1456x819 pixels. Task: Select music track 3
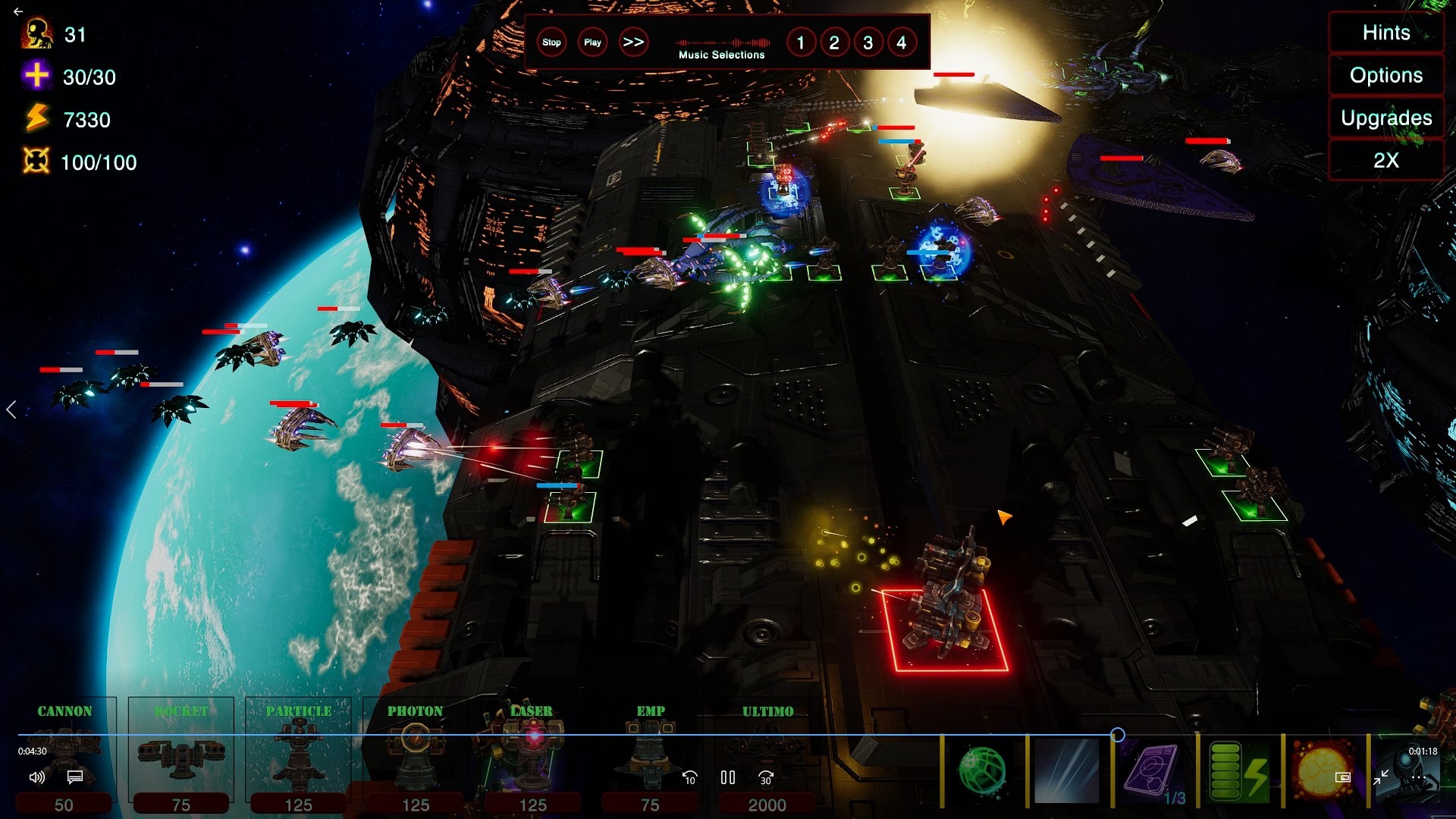tap(868, 43)
